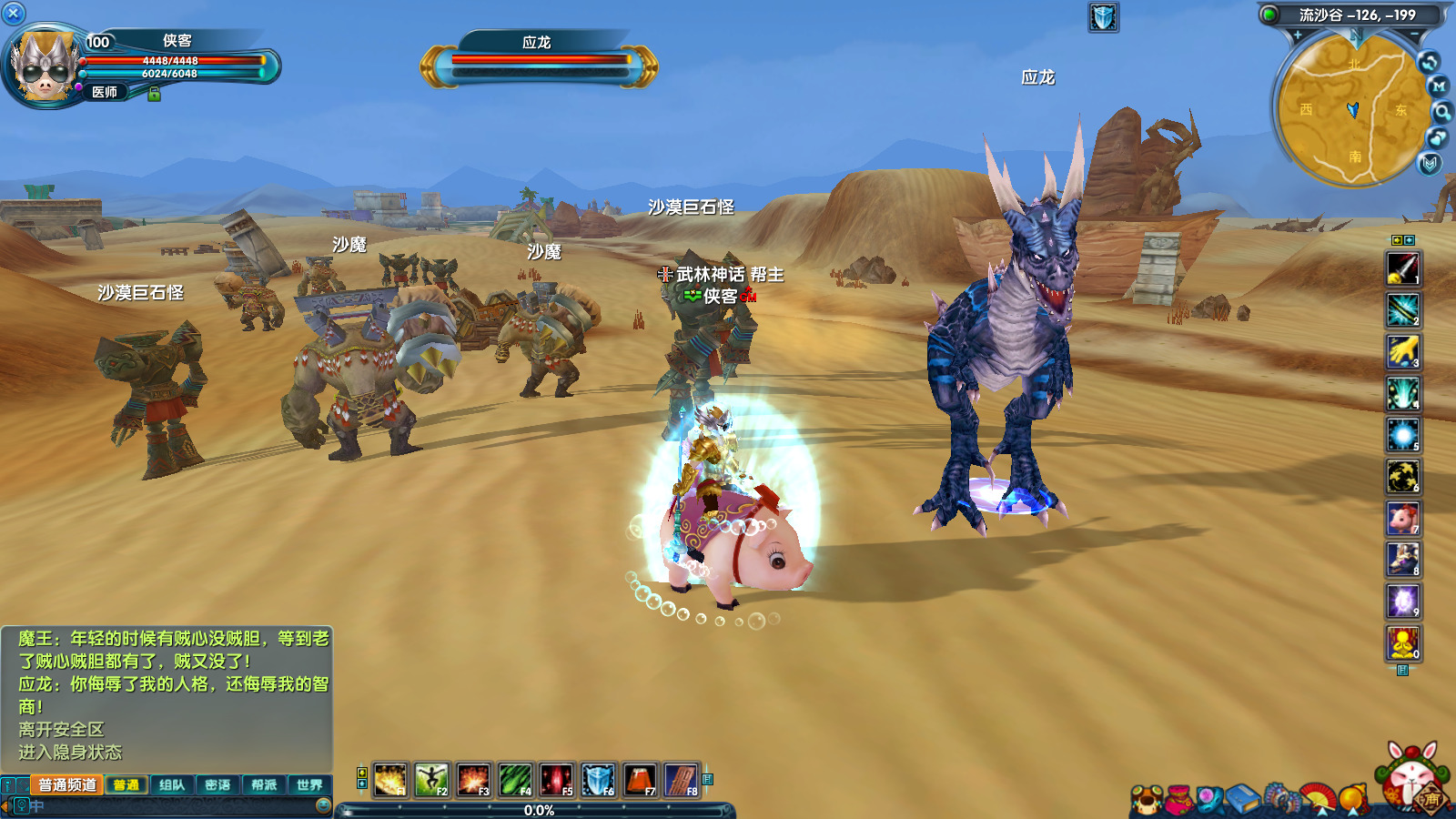
Task: Trigger the F4 green slash skill
Action: coord(515,780)
